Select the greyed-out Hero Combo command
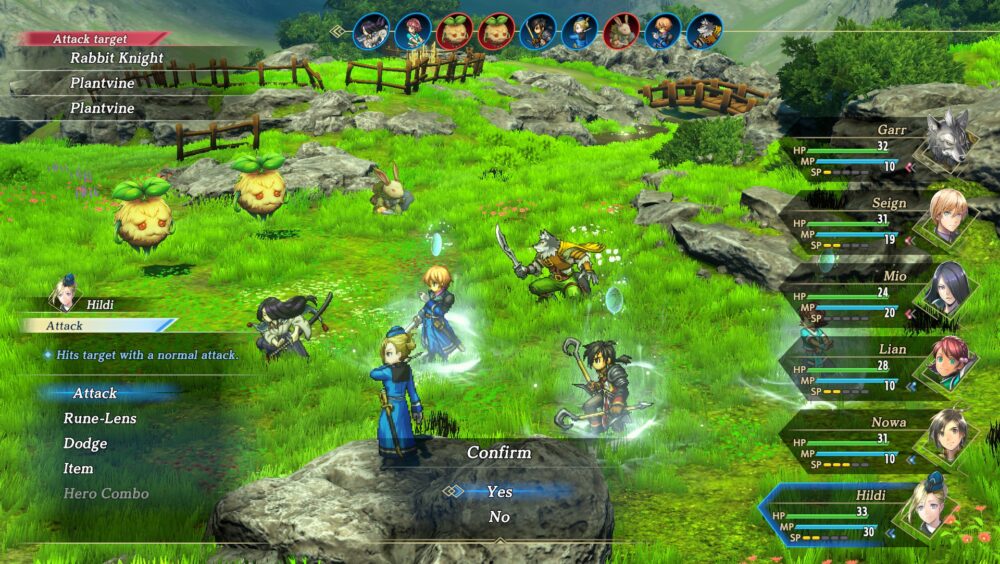Viewport: 1000px width, 564px height. point(106,494)
